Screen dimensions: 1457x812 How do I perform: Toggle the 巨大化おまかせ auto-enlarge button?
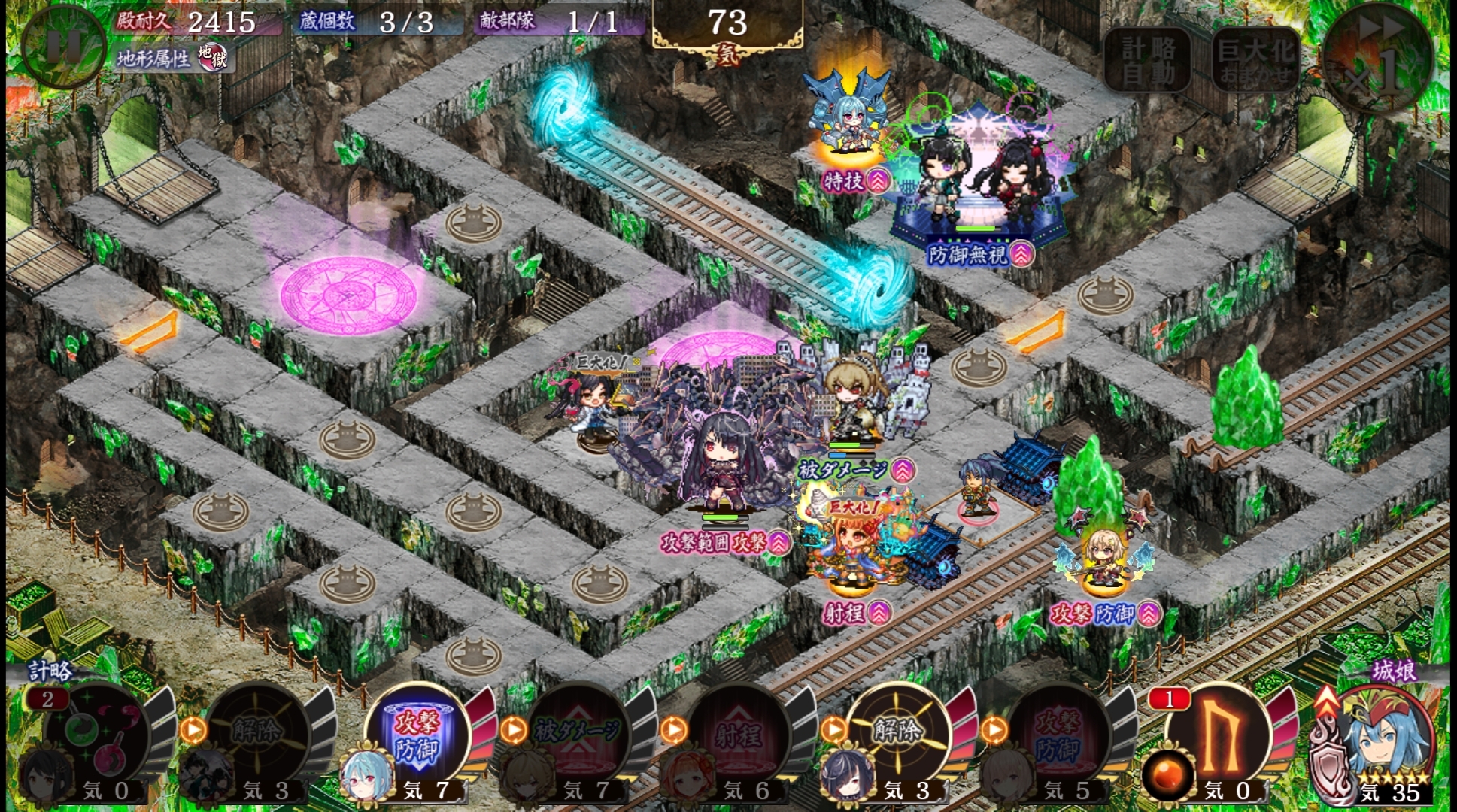1255,60
